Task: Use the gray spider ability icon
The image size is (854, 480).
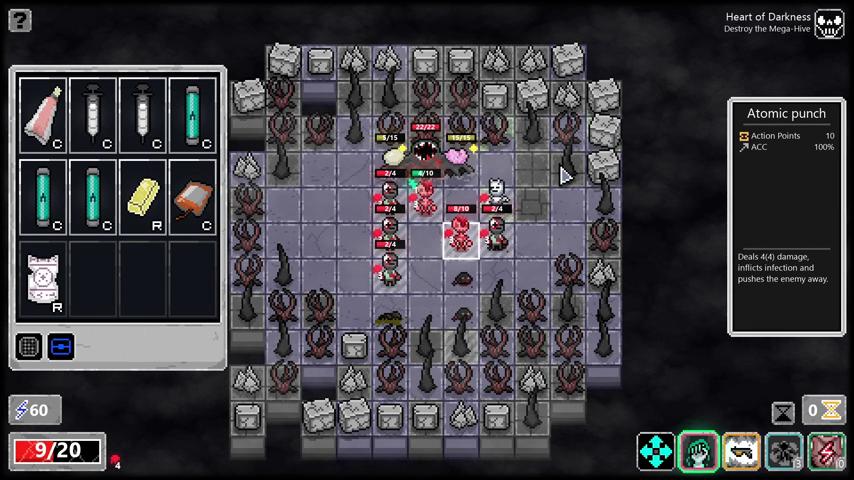Action: pos(784,451)
